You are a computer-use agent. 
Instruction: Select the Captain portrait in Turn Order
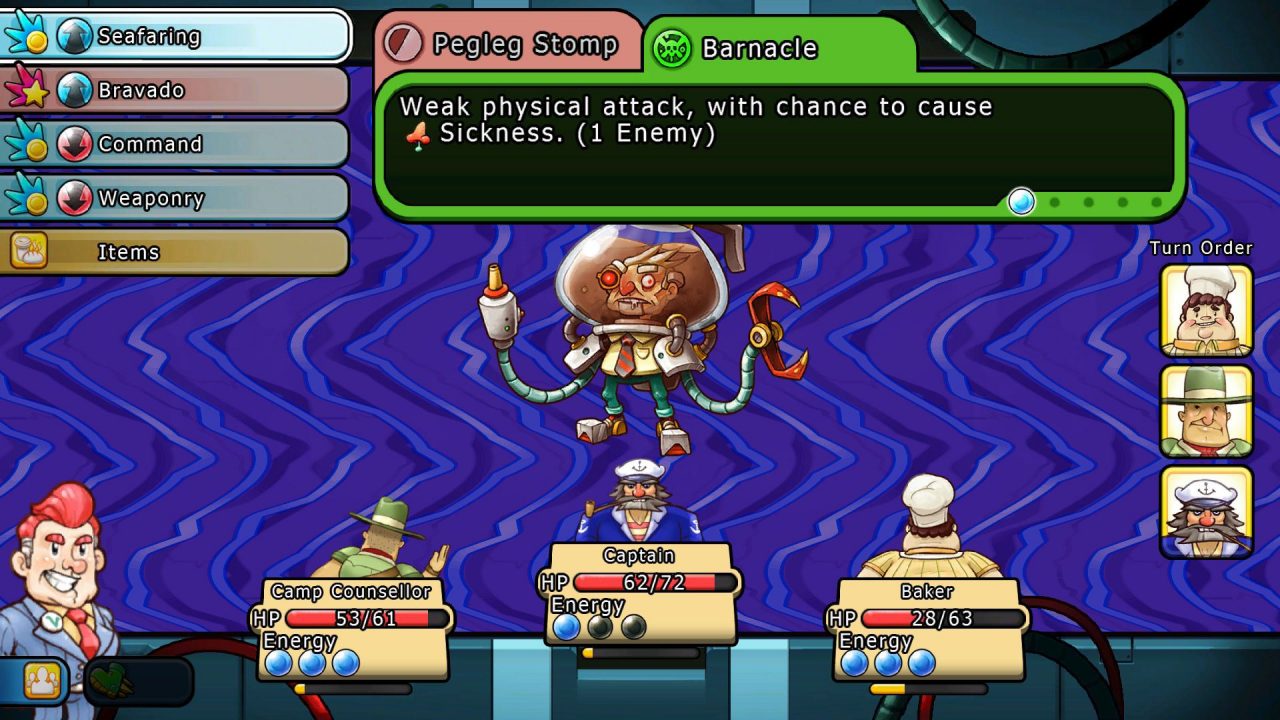1205,513
